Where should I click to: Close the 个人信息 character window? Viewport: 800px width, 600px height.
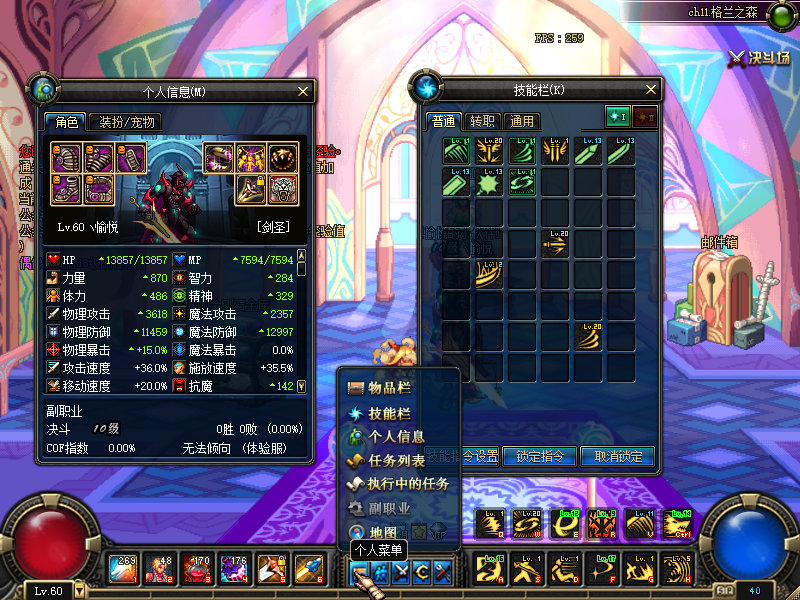304,90
